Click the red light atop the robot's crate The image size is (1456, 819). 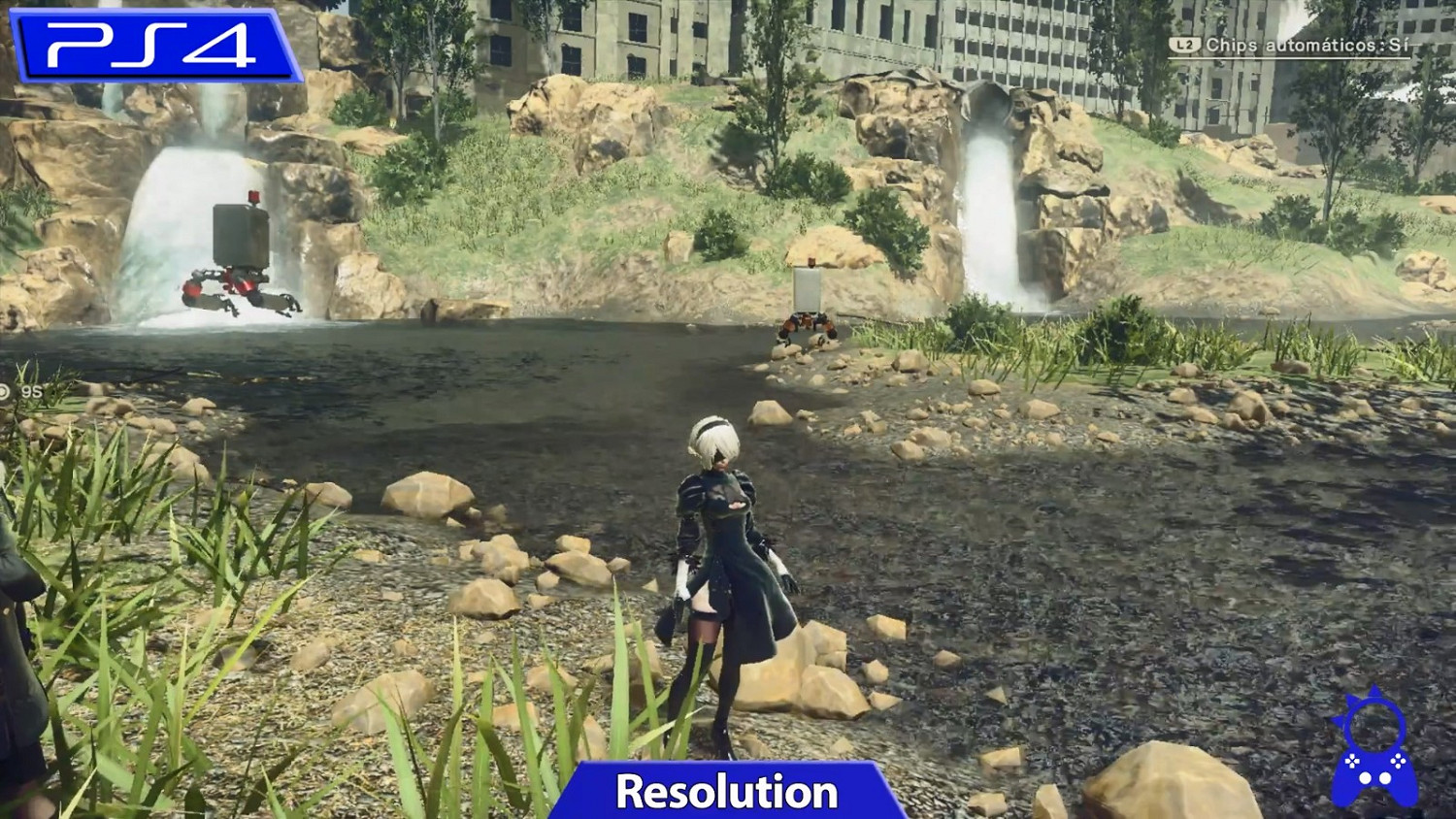(x=253, y=196)
